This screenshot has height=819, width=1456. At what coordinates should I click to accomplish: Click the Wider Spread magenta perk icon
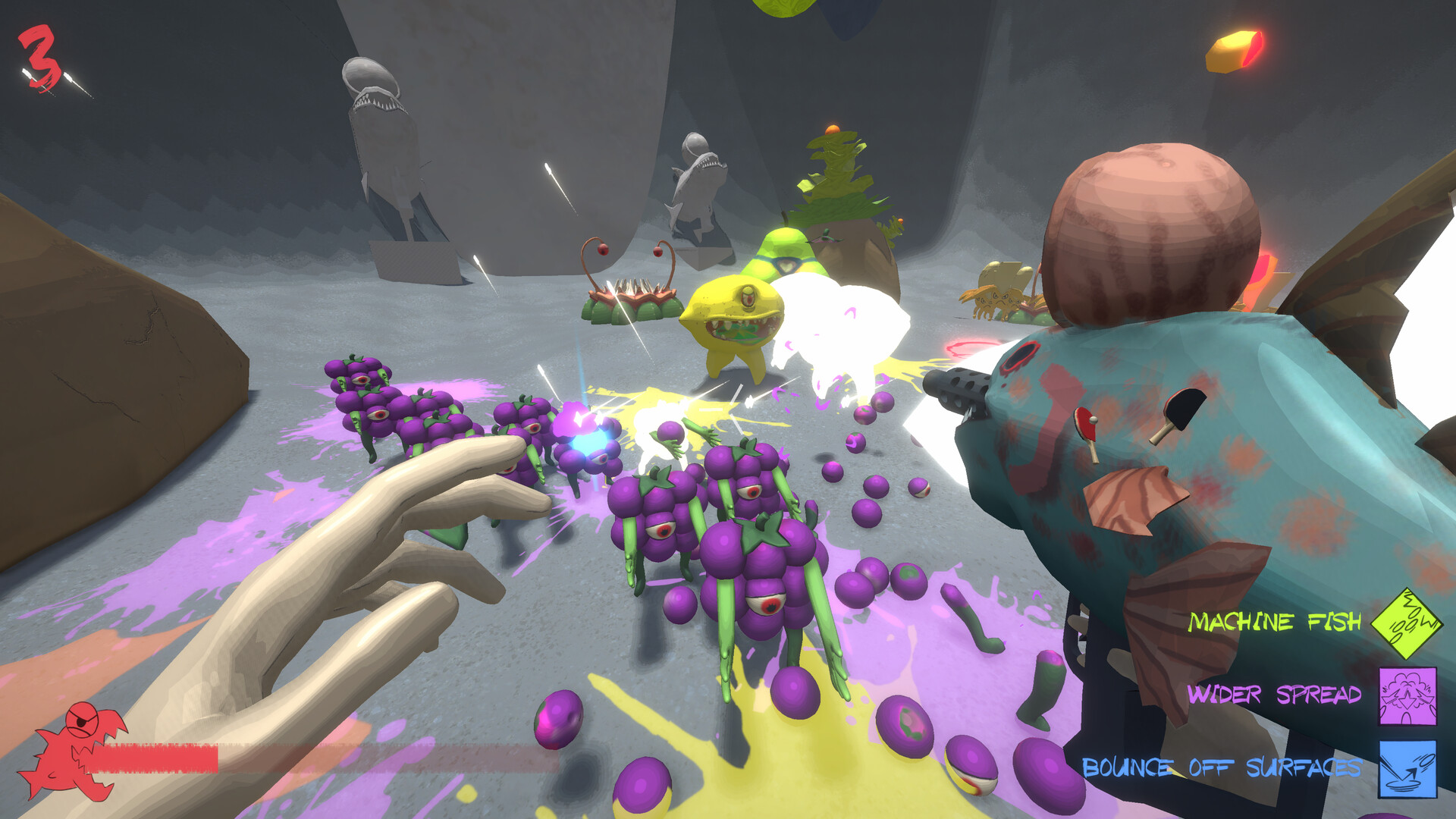(1407, 695)
